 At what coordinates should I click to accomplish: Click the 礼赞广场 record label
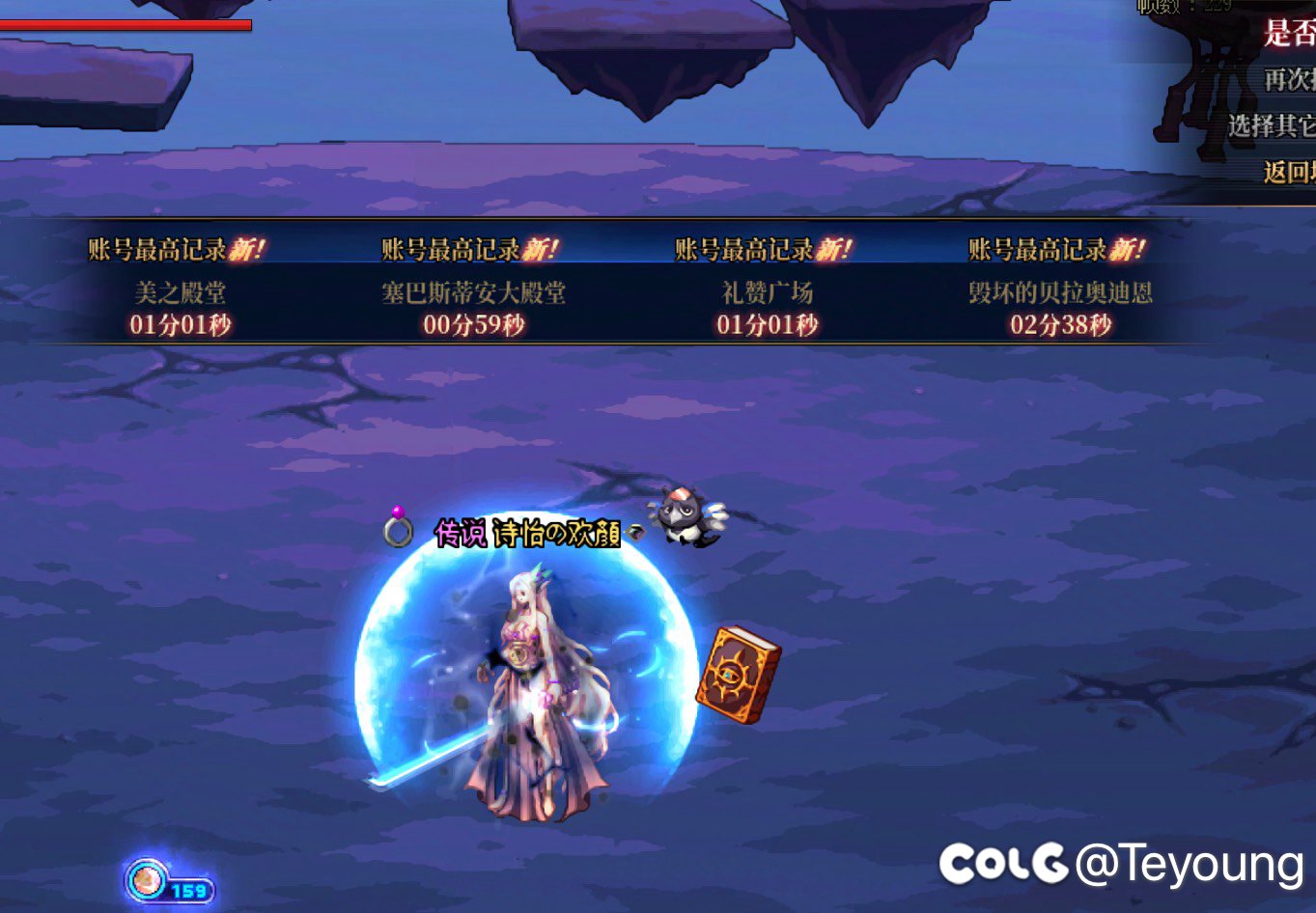point(769,292)
